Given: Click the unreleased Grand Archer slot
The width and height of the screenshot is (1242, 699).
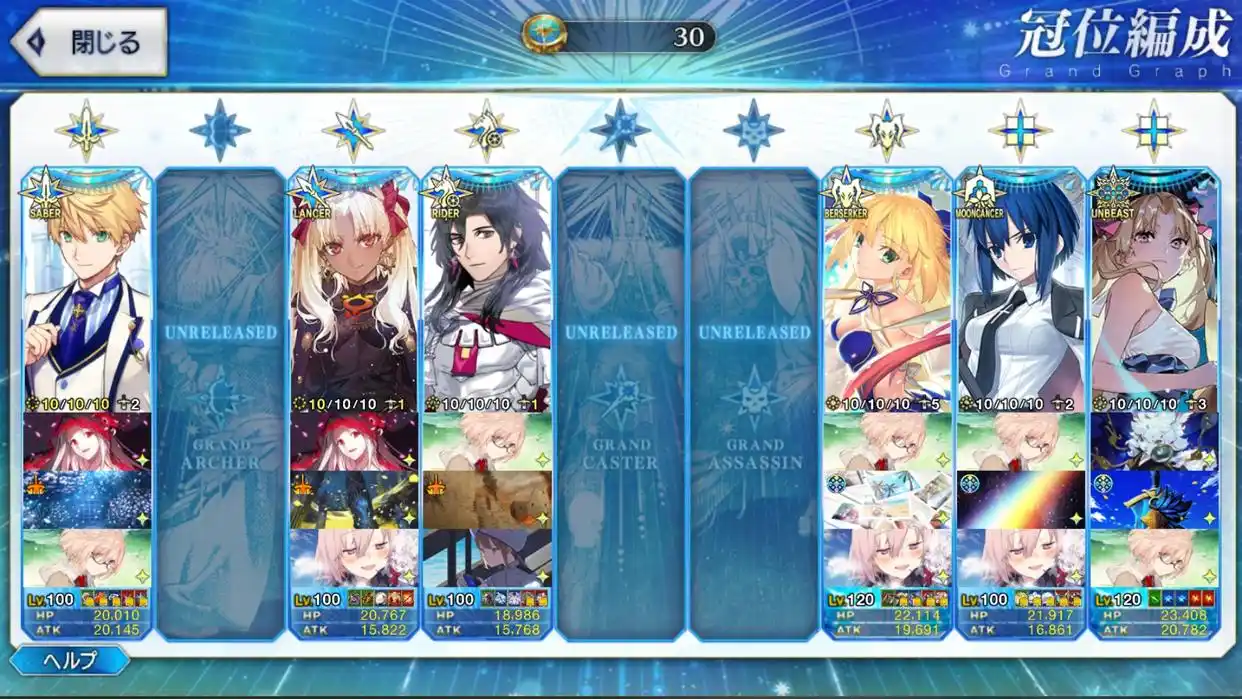Looking at the screenshot, I should tap(220, 400).
